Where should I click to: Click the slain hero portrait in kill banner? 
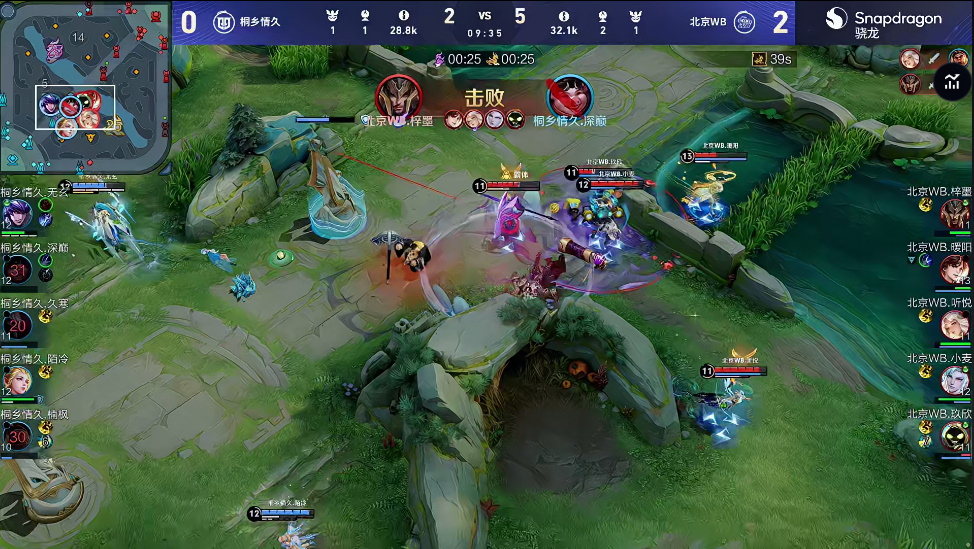[x=570, y=97]
